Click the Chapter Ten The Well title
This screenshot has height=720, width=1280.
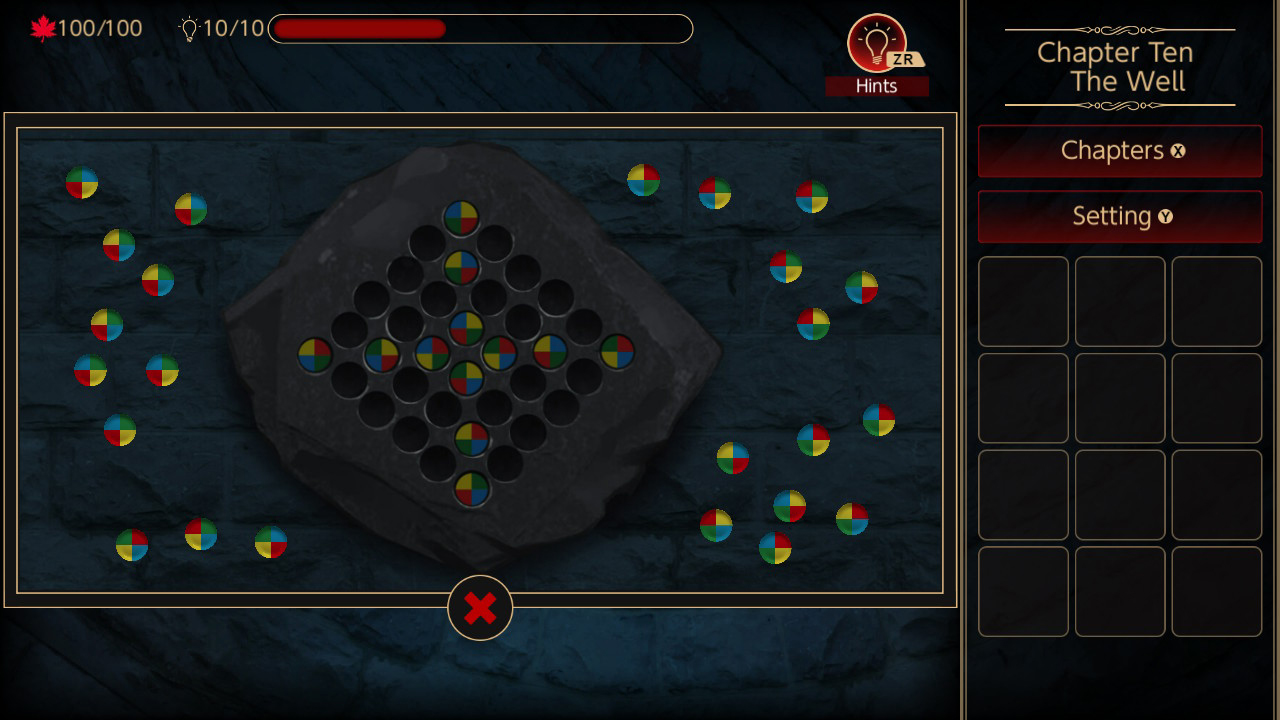point(1115,66)
